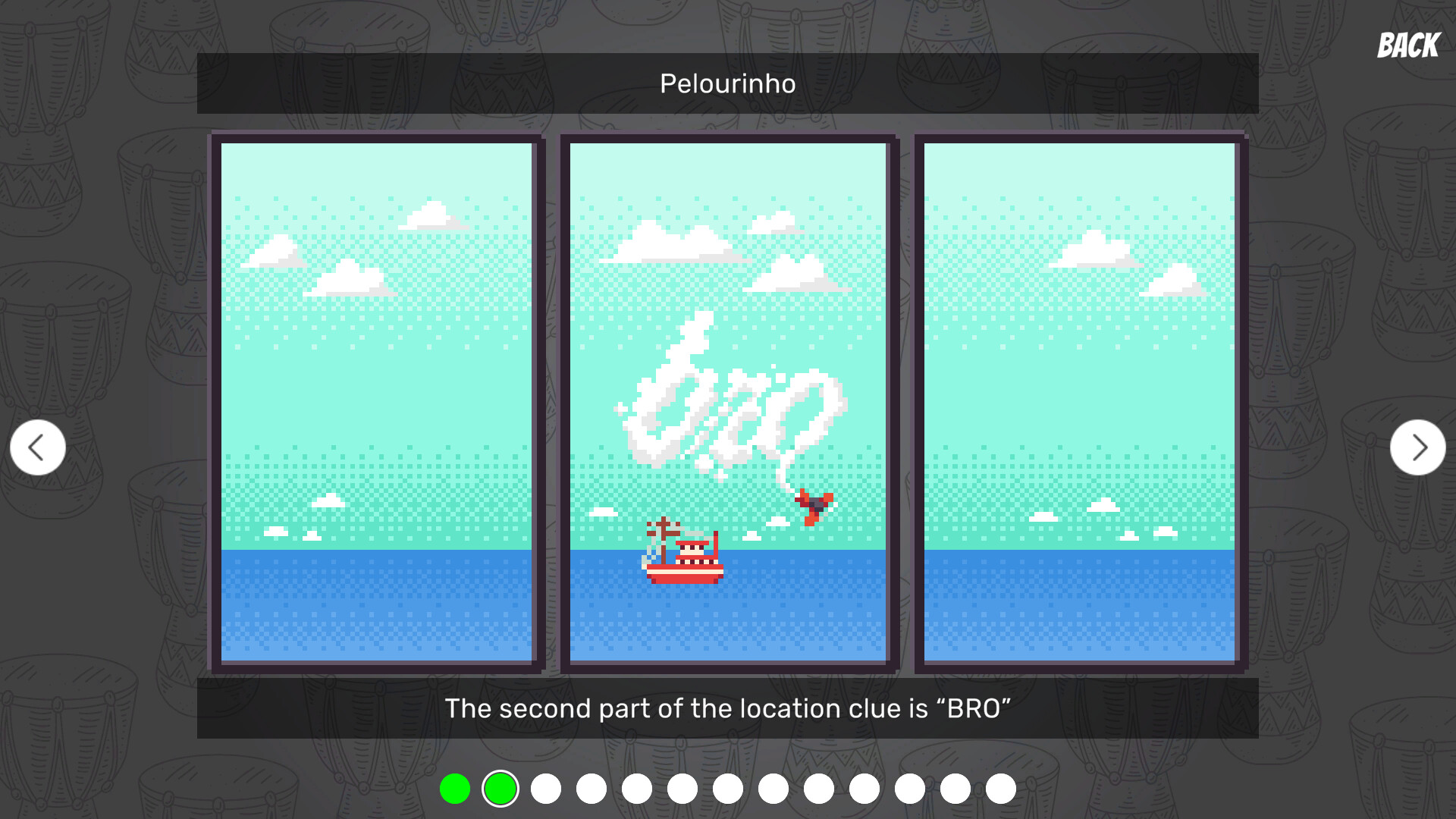Open the previous page with the left chevron
The height and width of the screenshot is (819, 1456).
tap(36, 447)
